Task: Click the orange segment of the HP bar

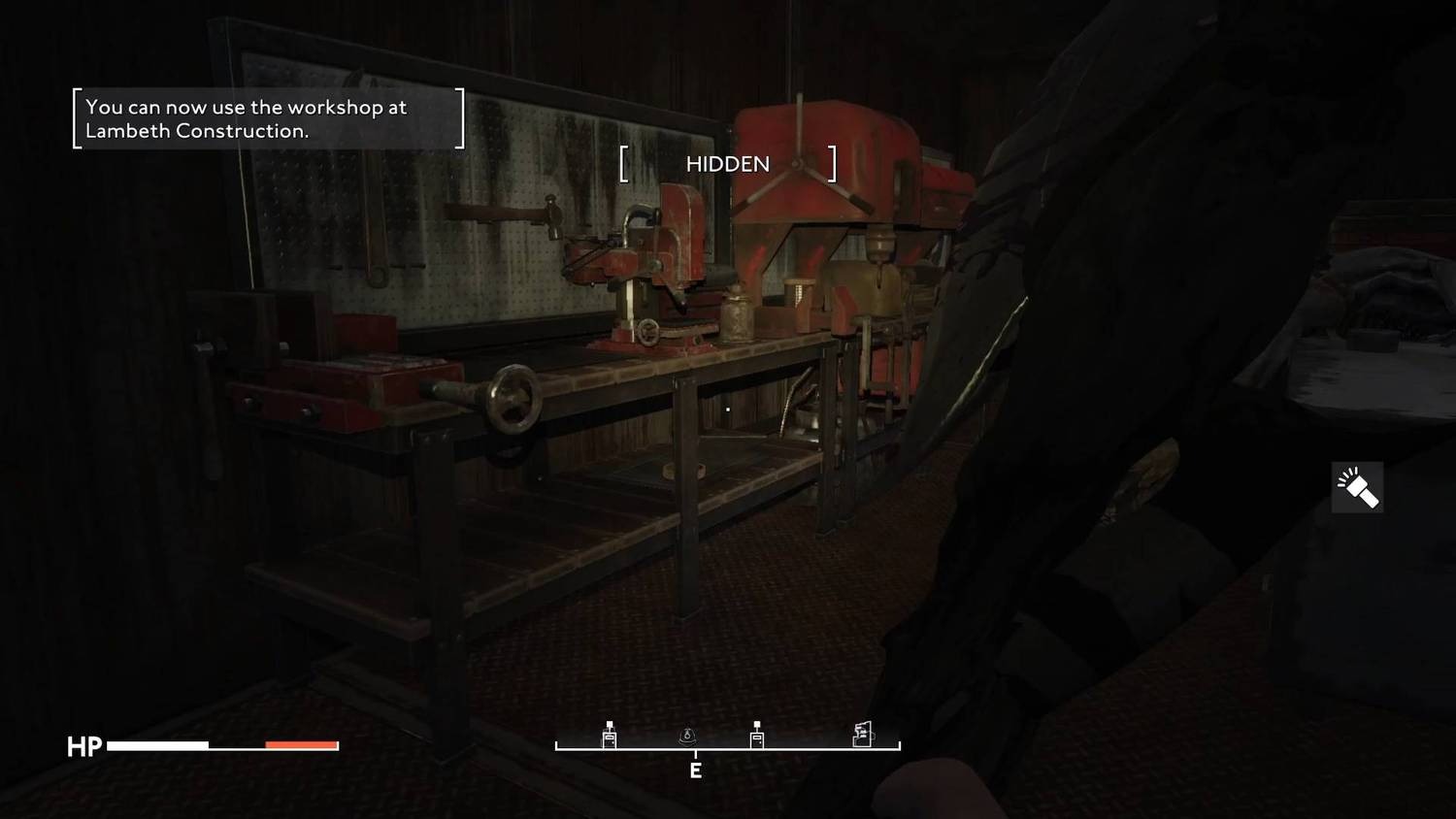Action: click(x=300, y=745)
